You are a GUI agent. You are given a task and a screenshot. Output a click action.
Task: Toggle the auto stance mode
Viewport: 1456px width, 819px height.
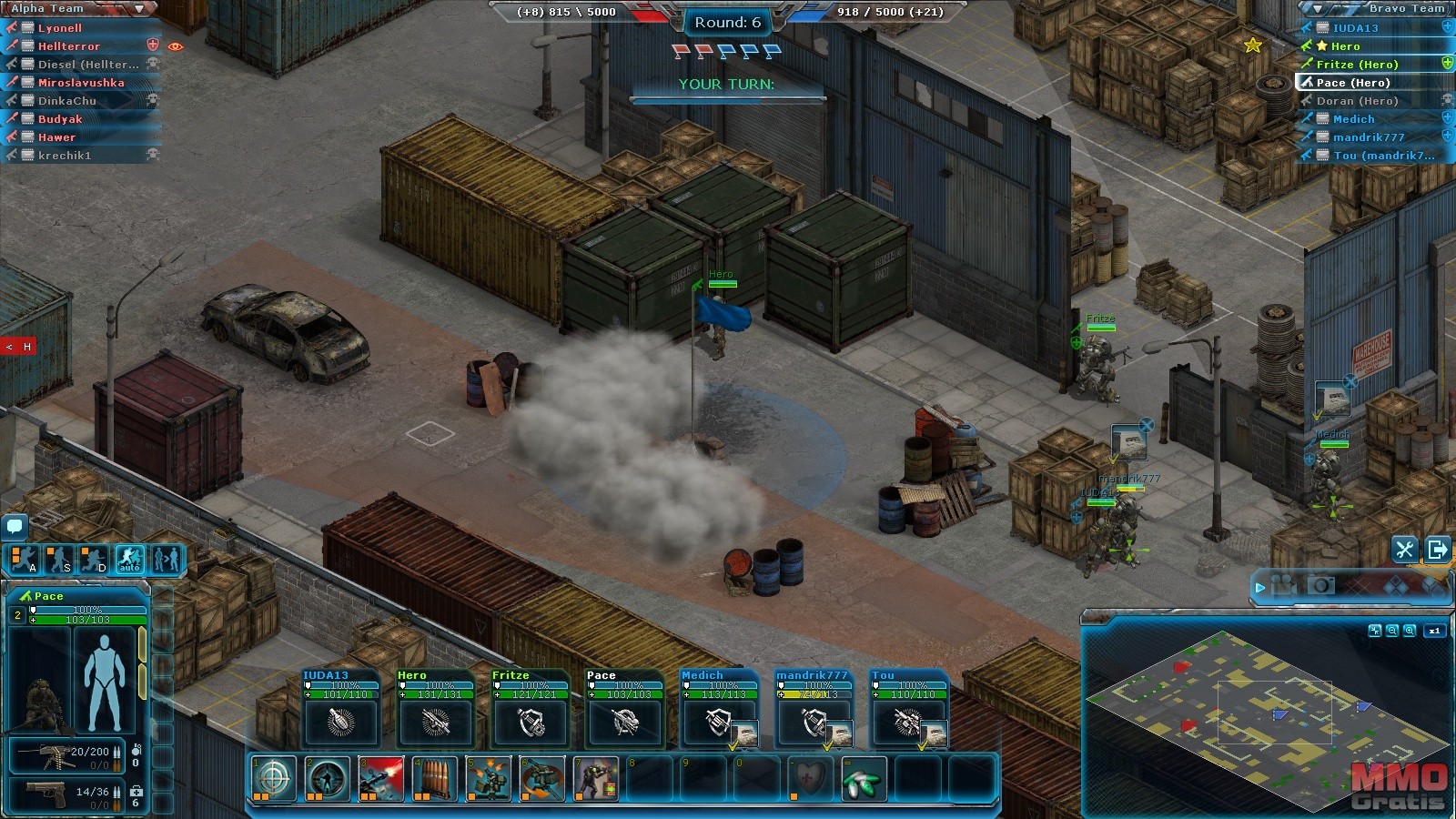(130, 559)
